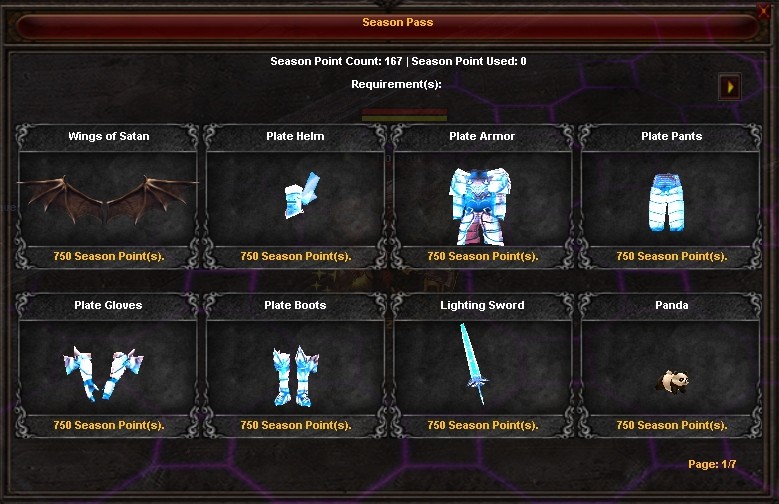Select the Wings of Satan reward

click(108, 197)
